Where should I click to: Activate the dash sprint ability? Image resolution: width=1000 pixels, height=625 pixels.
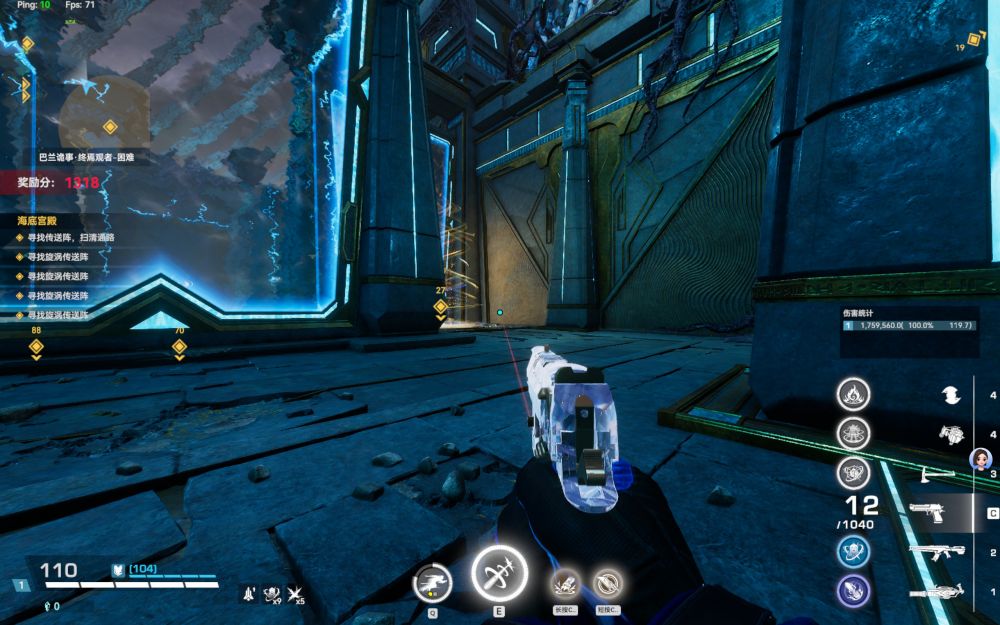[434, 581]
